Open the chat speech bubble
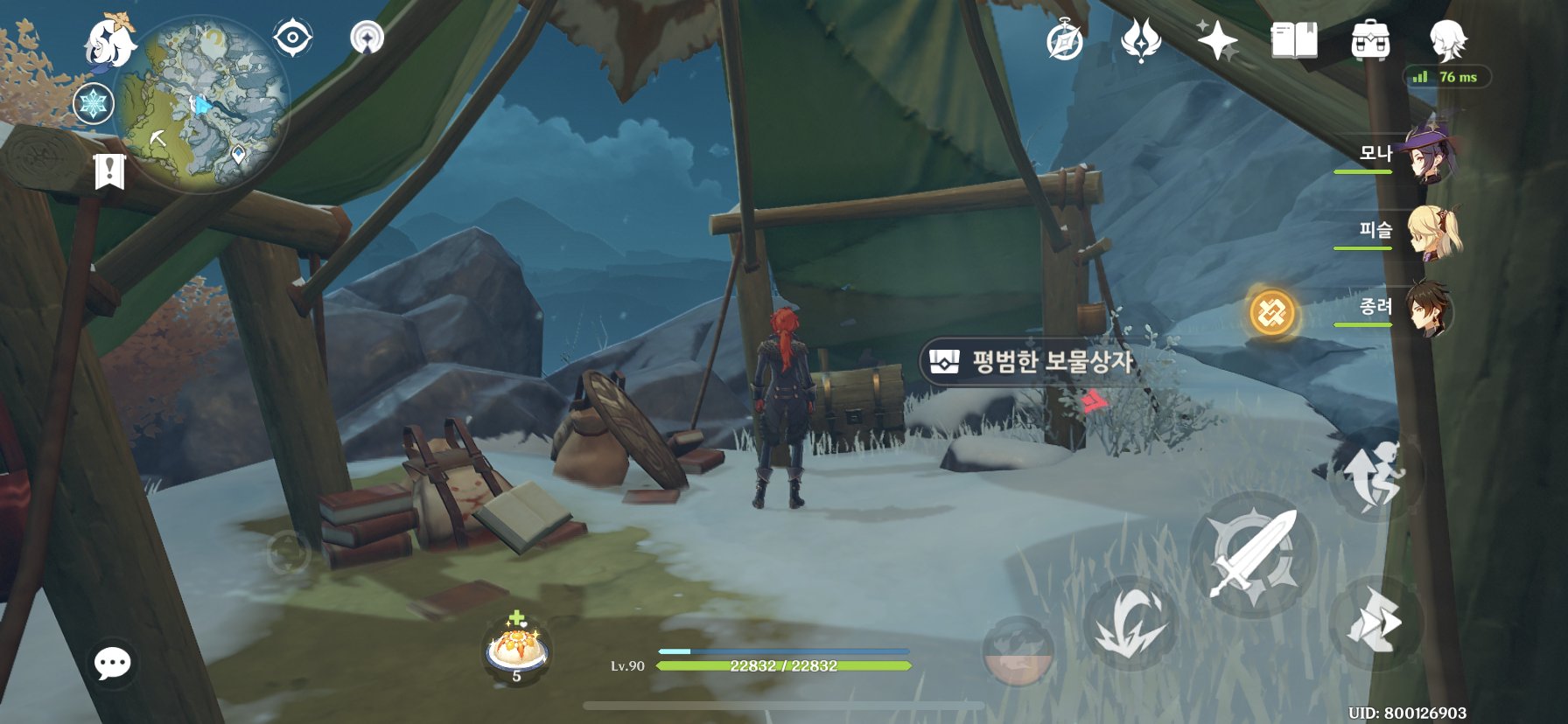 coord(113,664)
